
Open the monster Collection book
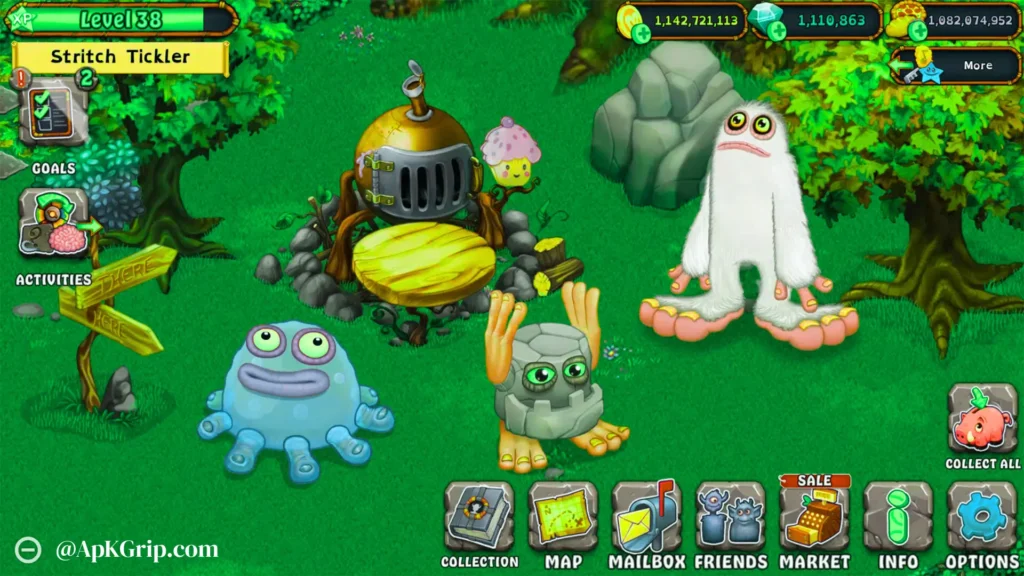pyautogui.click(x=479, y=516)
